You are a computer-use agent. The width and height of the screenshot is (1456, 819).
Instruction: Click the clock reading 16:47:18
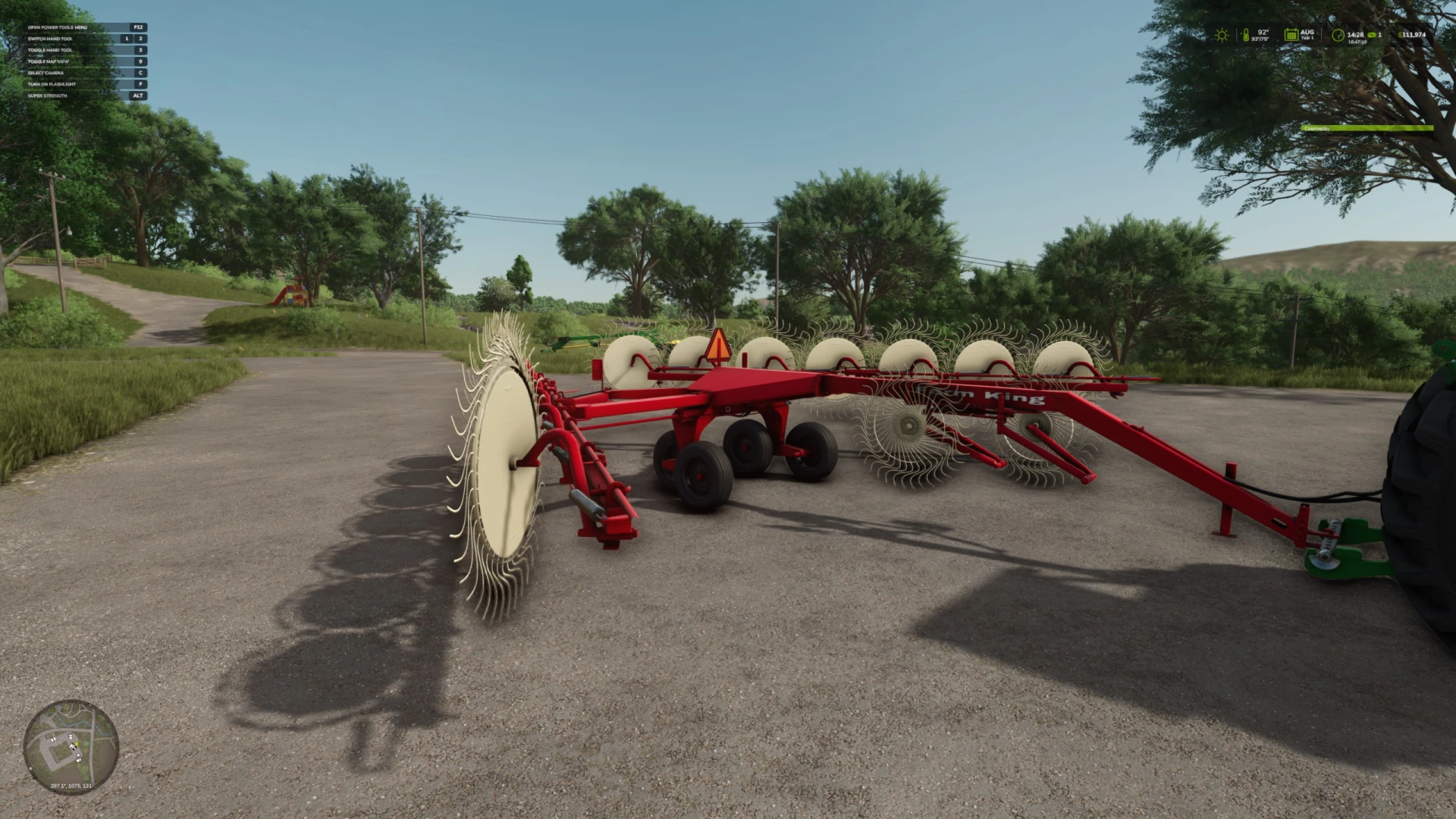[x=1357, y=42]
